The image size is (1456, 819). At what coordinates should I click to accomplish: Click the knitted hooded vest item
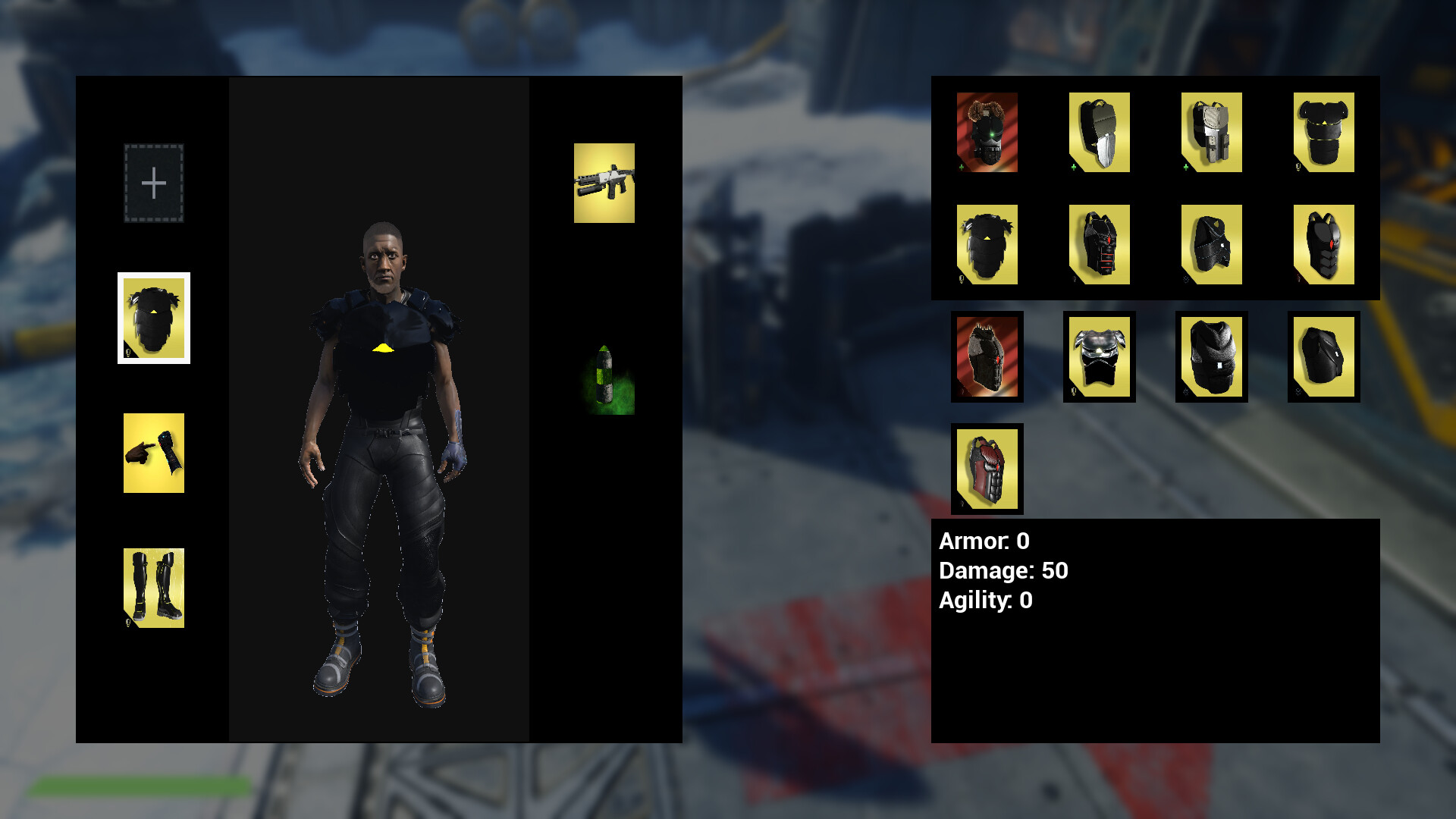tap(1211, 356)
